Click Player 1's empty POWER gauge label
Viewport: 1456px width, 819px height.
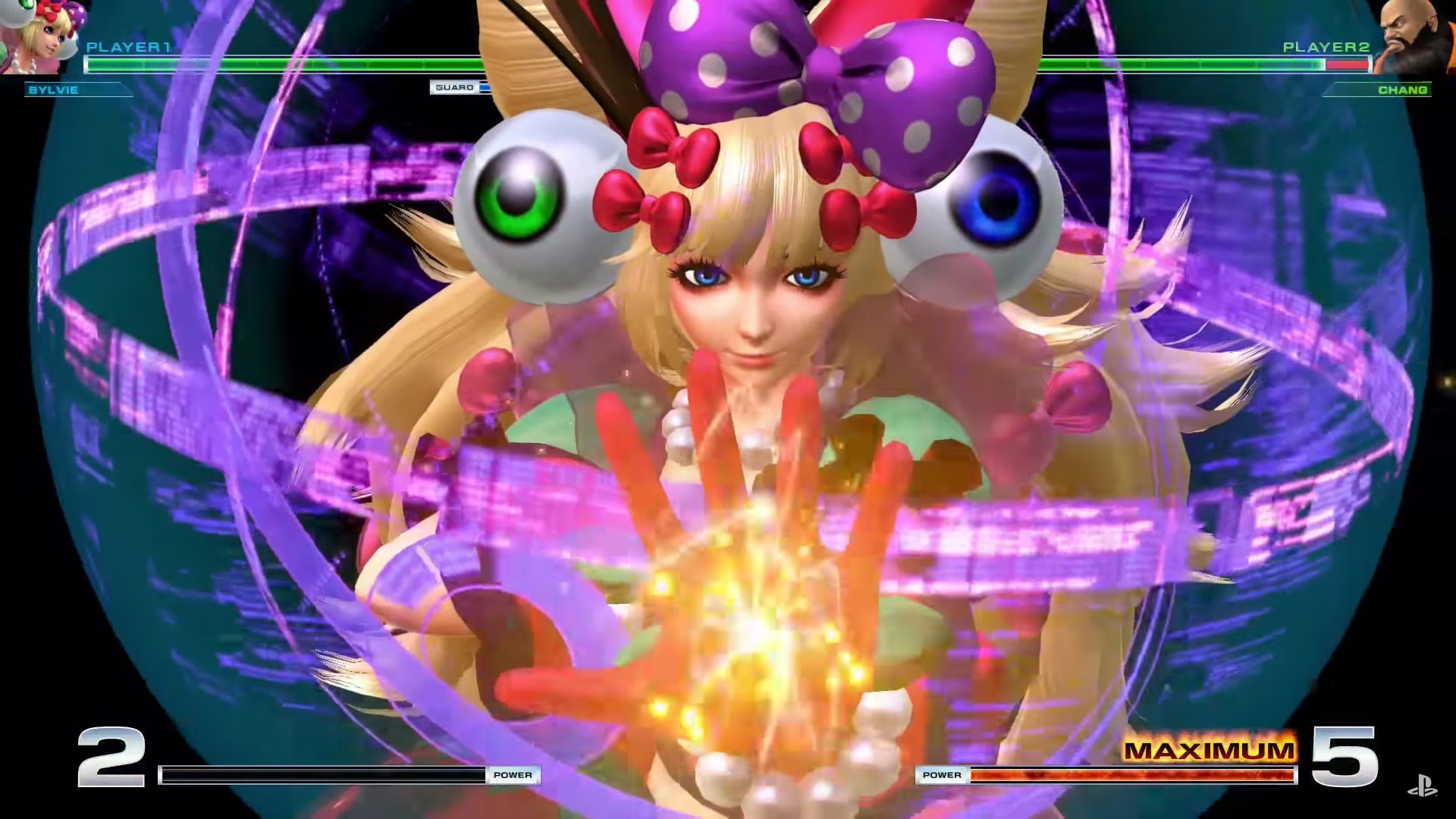(x=514, y=775)
